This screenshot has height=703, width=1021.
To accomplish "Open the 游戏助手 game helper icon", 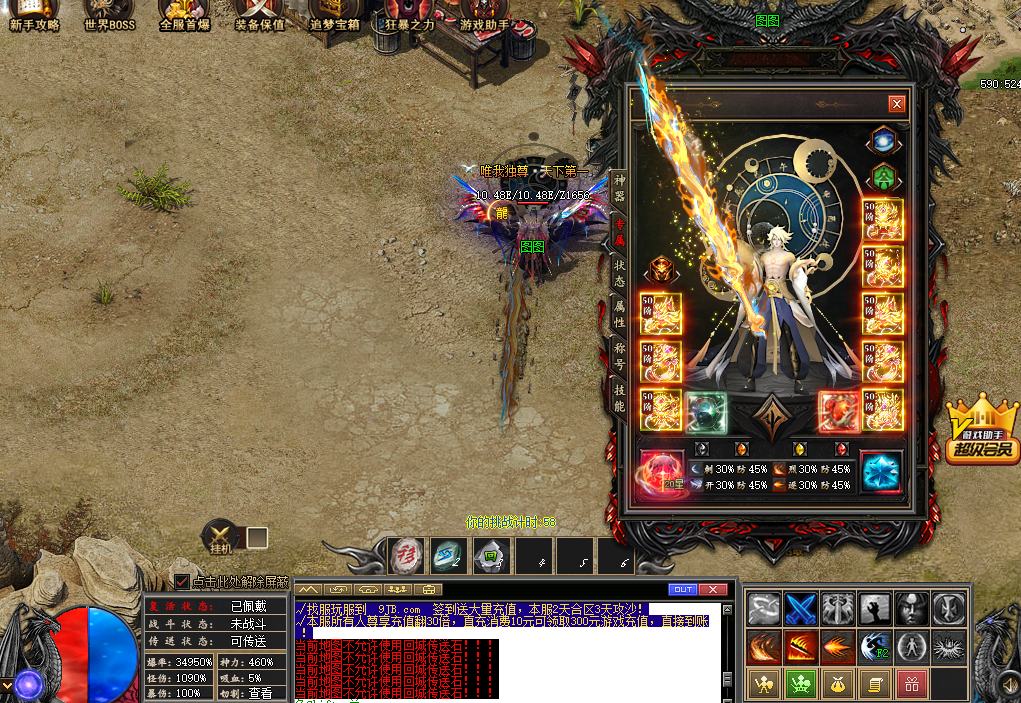I will (x=485, y=14).
